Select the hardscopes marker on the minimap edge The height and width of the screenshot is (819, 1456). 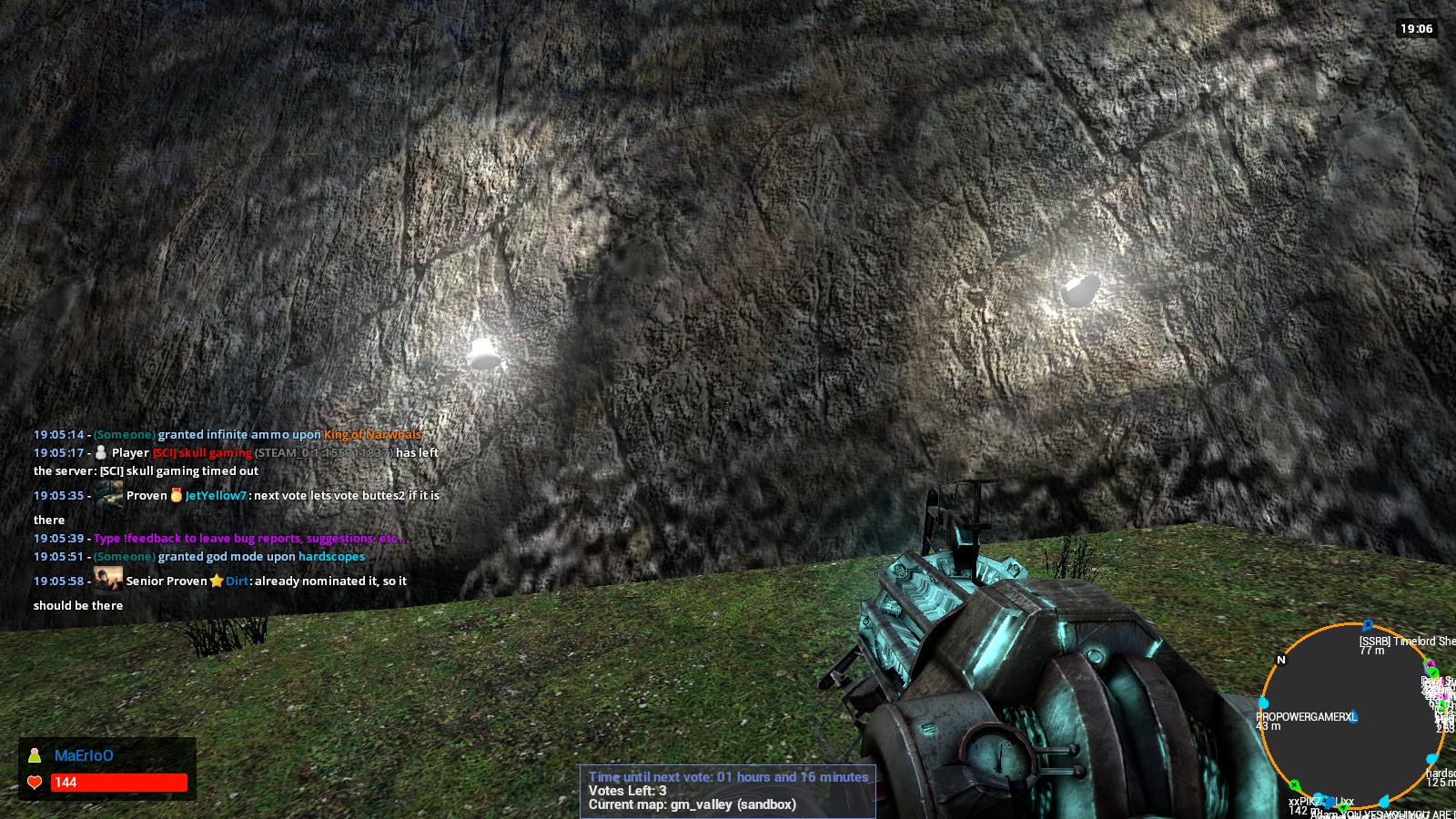point(1431,758)
